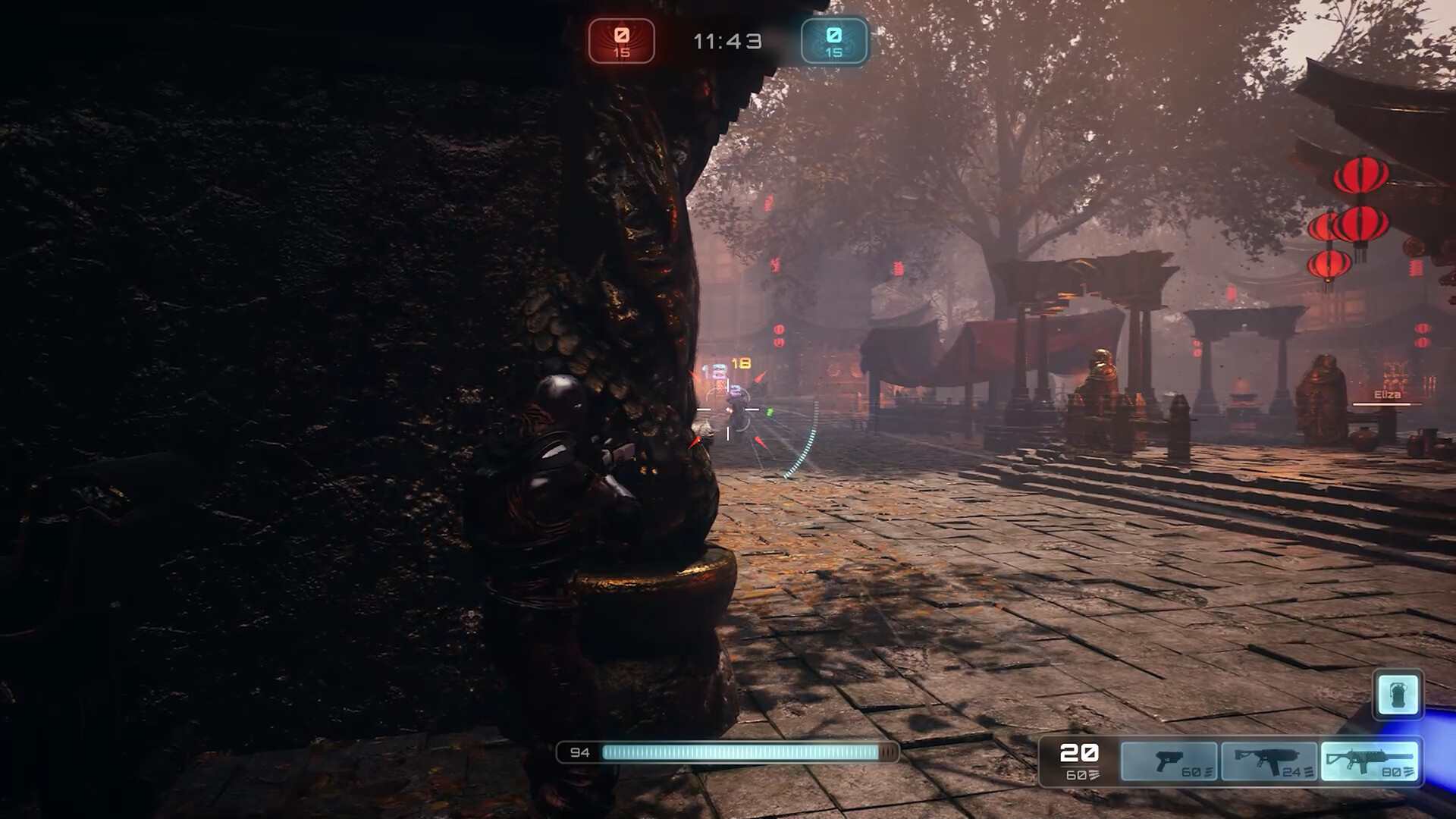Activate the grenade item icon
Image resolution: width=1456 pixels, height=819 pixels.
click(1398, 694)
